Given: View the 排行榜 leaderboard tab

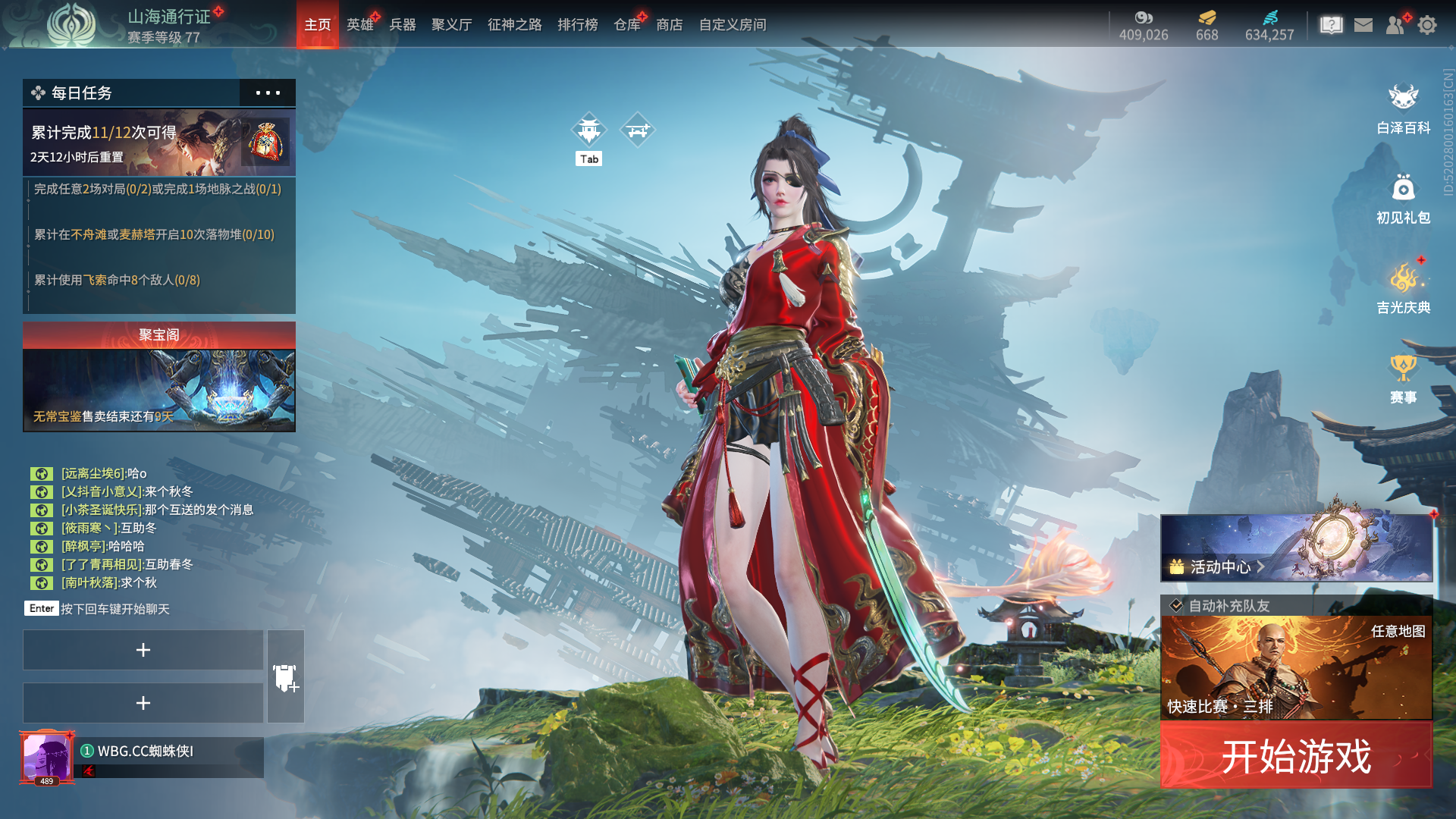Looking at the screenshot, I should tap(578, 24).
